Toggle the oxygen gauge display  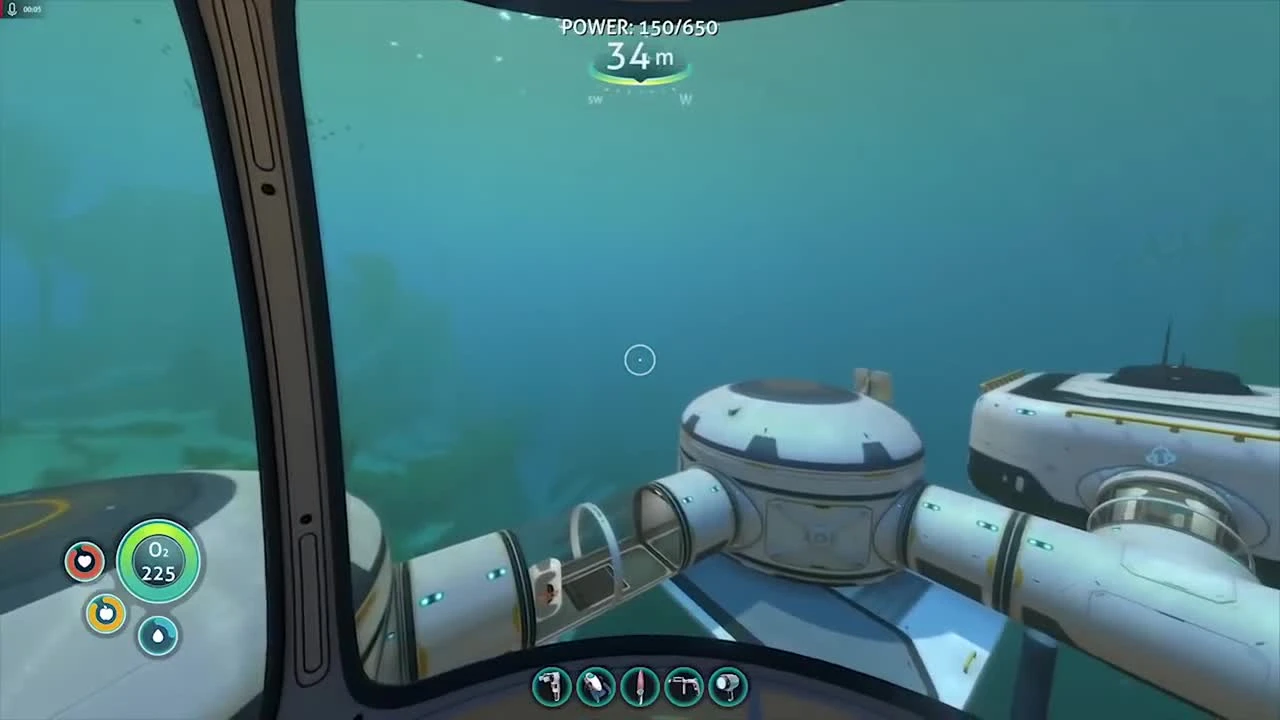[157, 561]
